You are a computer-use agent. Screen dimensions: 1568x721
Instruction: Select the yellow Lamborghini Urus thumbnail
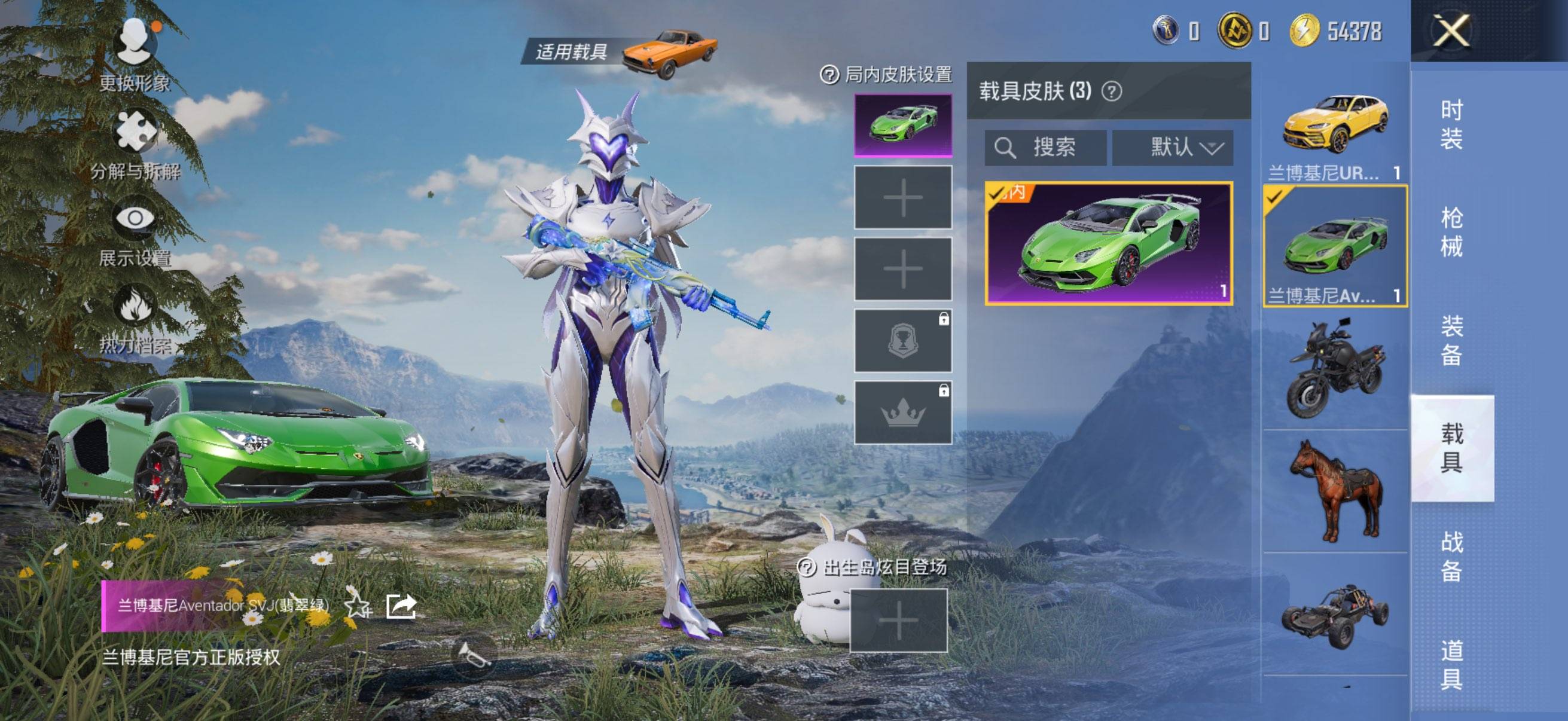[1335, 125]
